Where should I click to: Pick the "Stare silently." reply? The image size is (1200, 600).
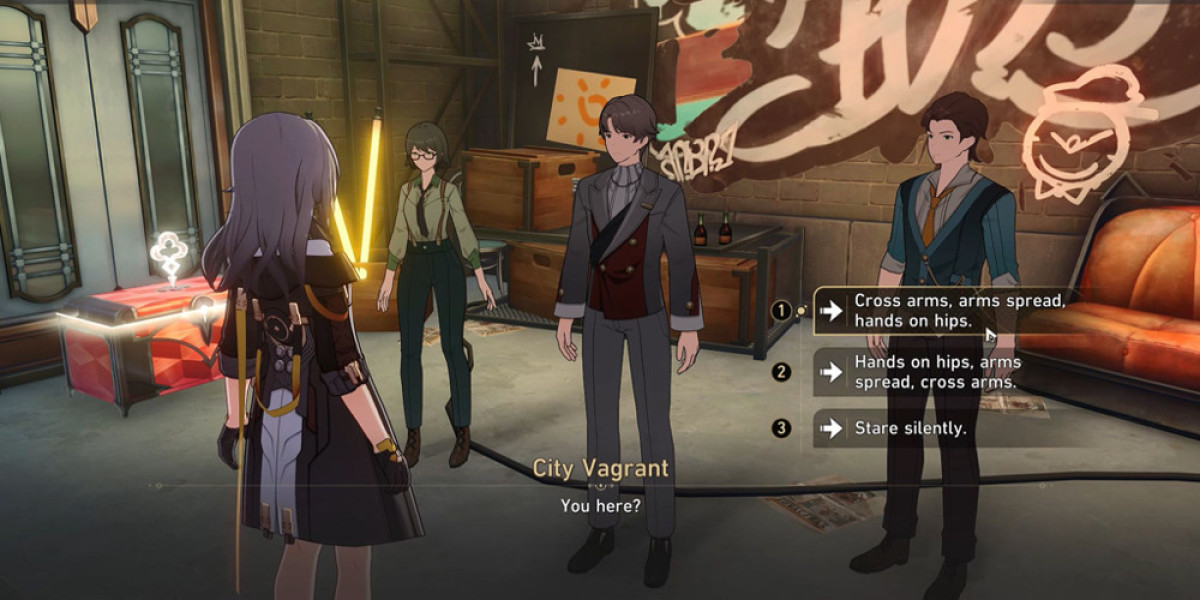coord(910,429)
